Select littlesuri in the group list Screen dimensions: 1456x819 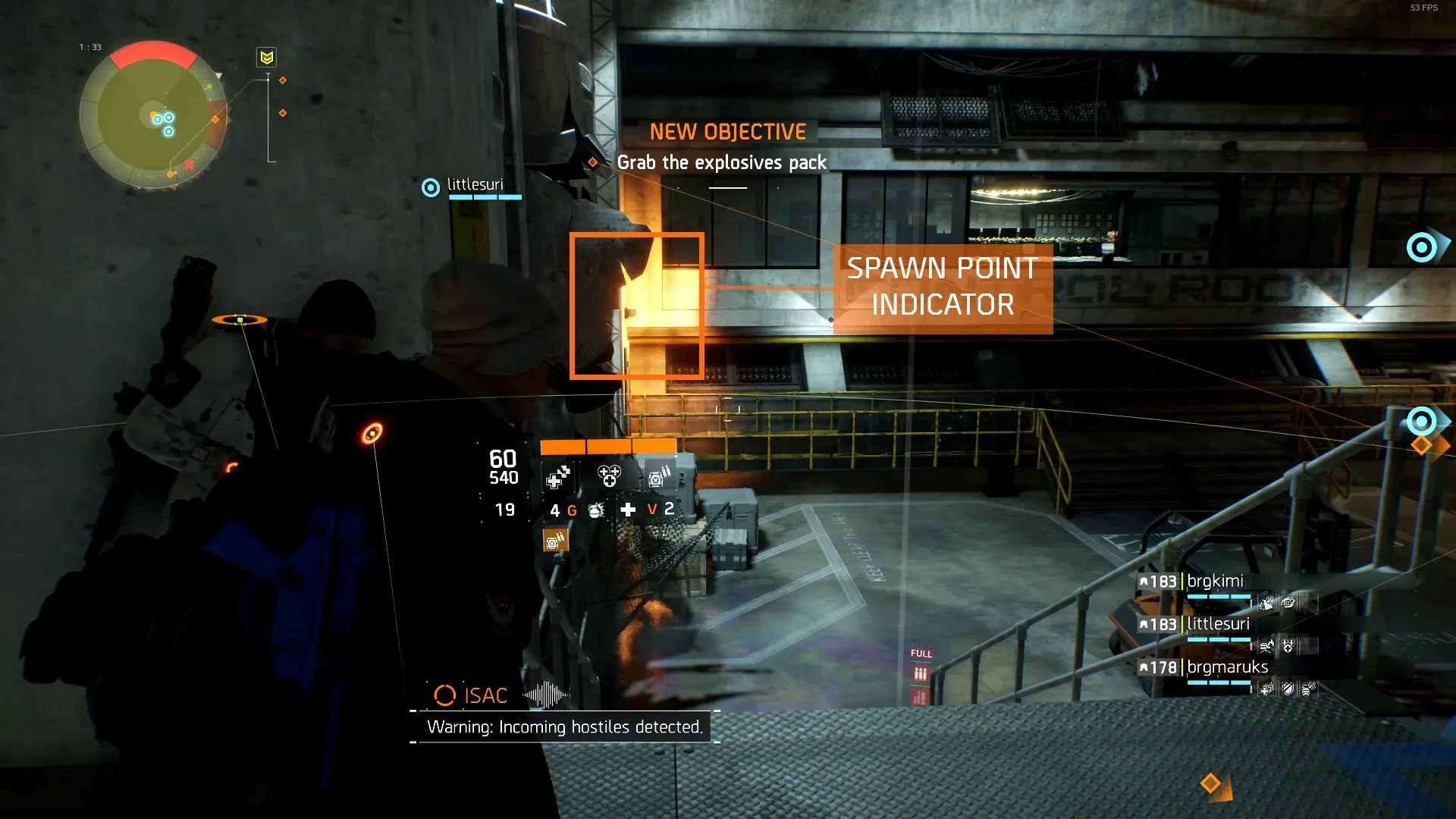pyautogui.click(x=1218, y=624)
